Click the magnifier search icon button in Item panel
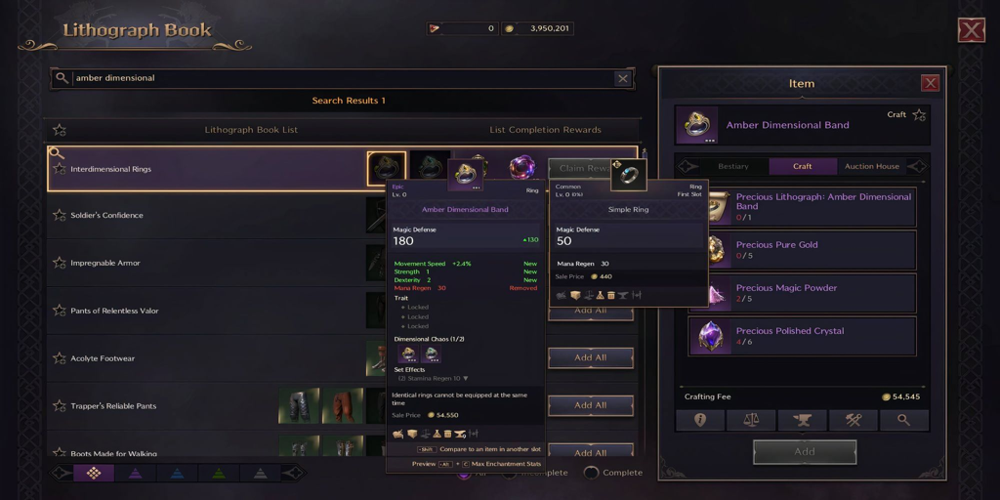The width and height of the screenshot is (1000, 500). [x=904, y=420]
